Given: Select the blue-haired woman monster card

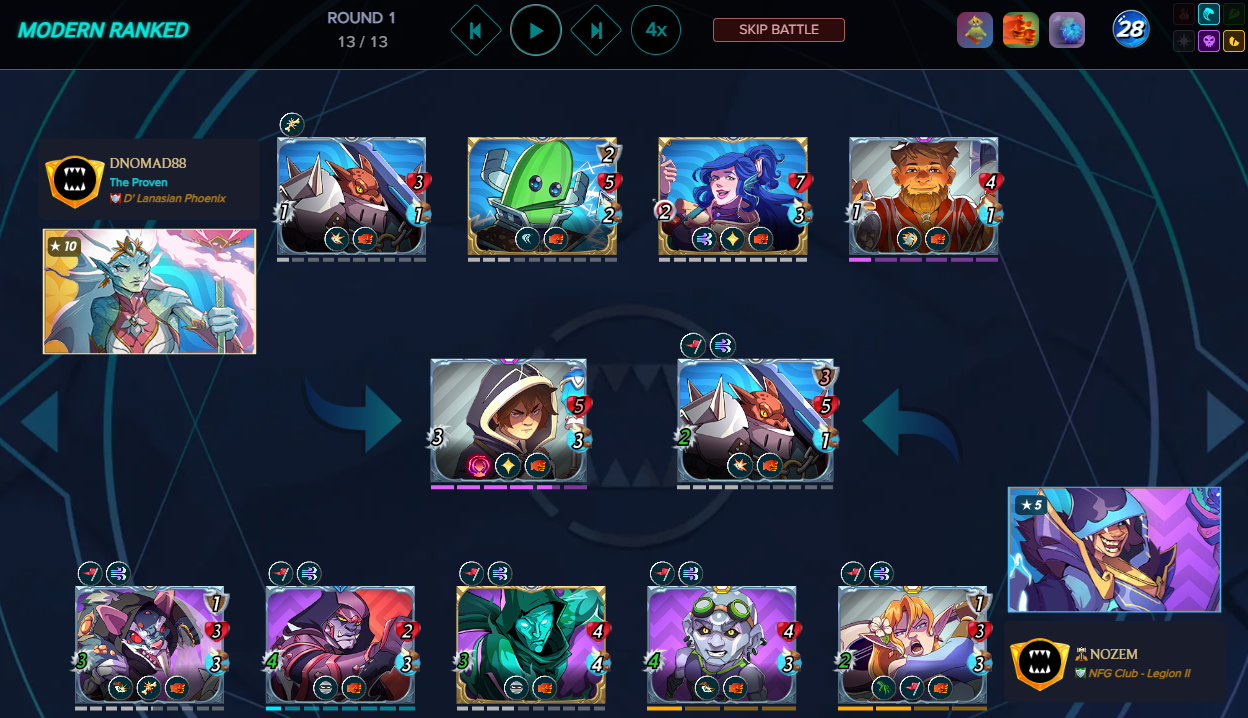Looking at the screenshot, I should [733, 199].
